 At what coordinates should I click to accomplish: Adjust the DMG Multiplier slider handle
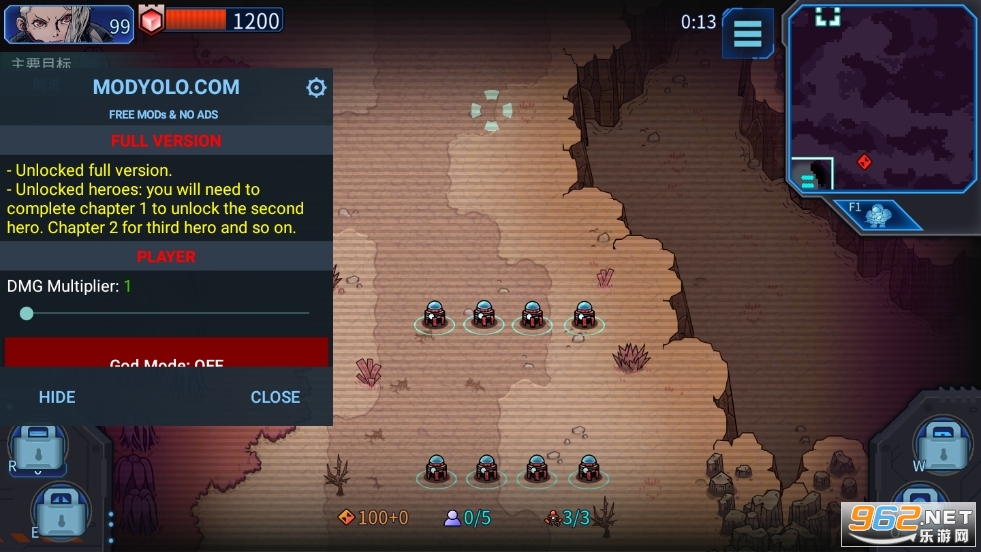pos(27,313)
